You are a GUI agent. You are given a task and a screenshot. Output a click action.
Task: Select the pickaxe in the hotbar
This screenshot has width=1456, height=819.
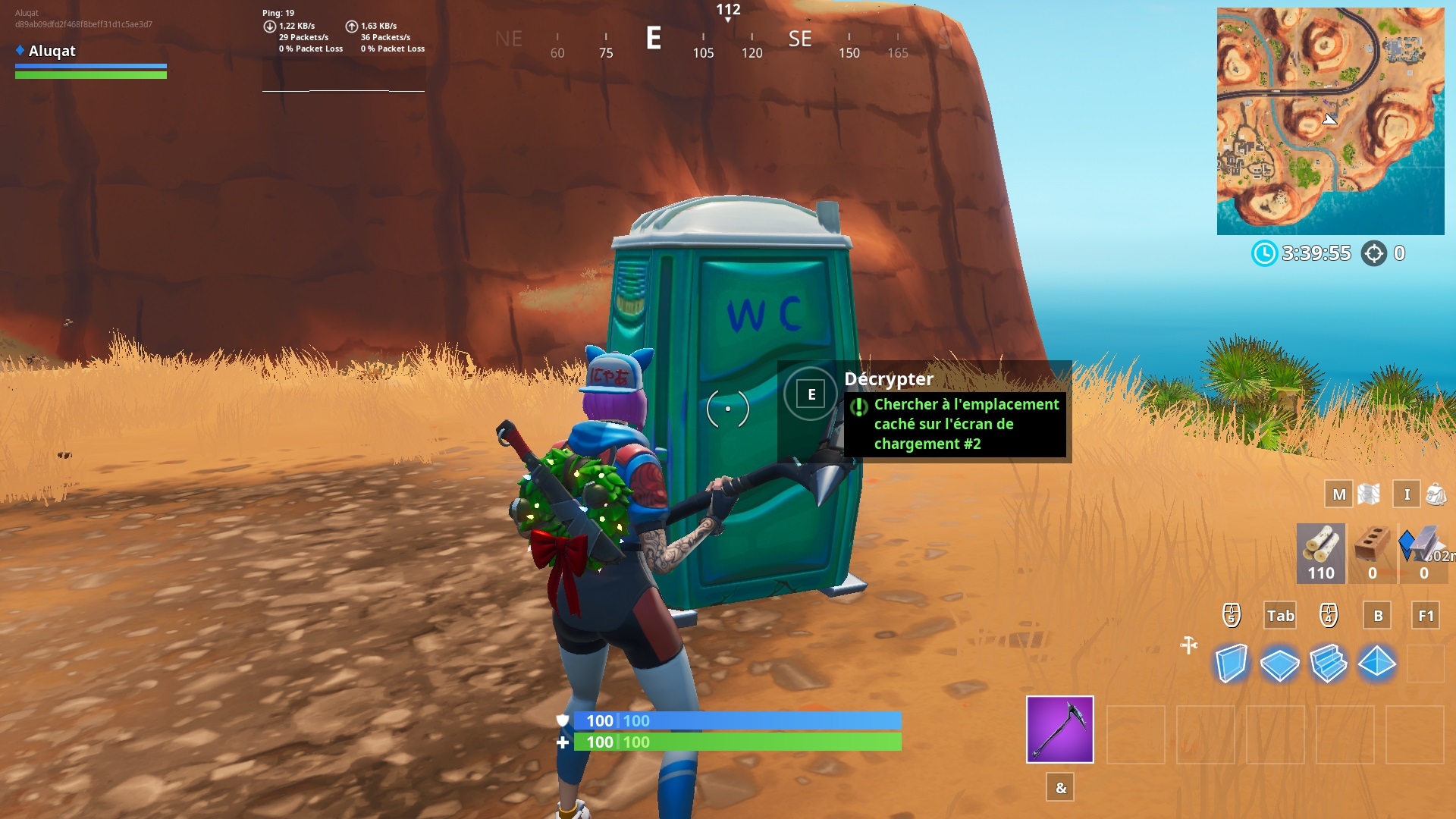[1060, 730]
